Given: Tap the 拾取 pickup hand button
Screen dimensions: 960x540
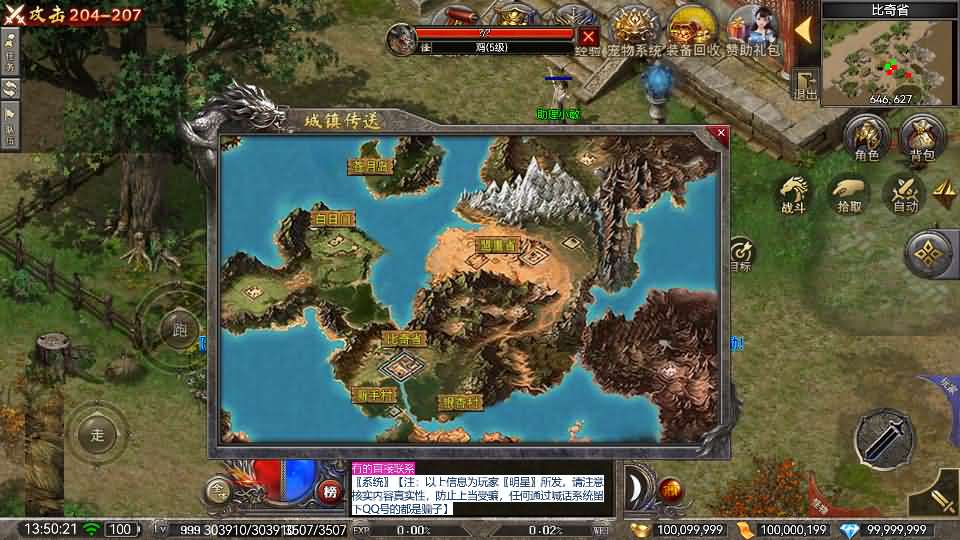Looking at the screenshot, I should (849, 193).
